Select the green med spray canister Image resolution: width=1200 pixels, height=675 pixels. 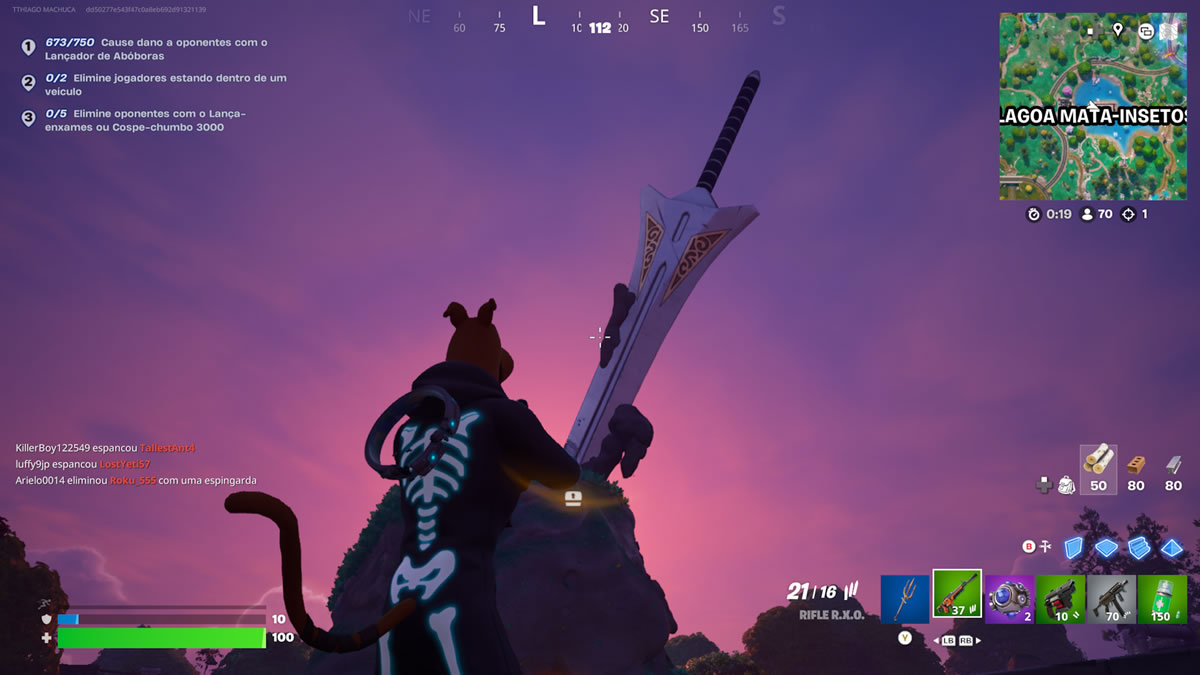click(x=1162, y=599)
